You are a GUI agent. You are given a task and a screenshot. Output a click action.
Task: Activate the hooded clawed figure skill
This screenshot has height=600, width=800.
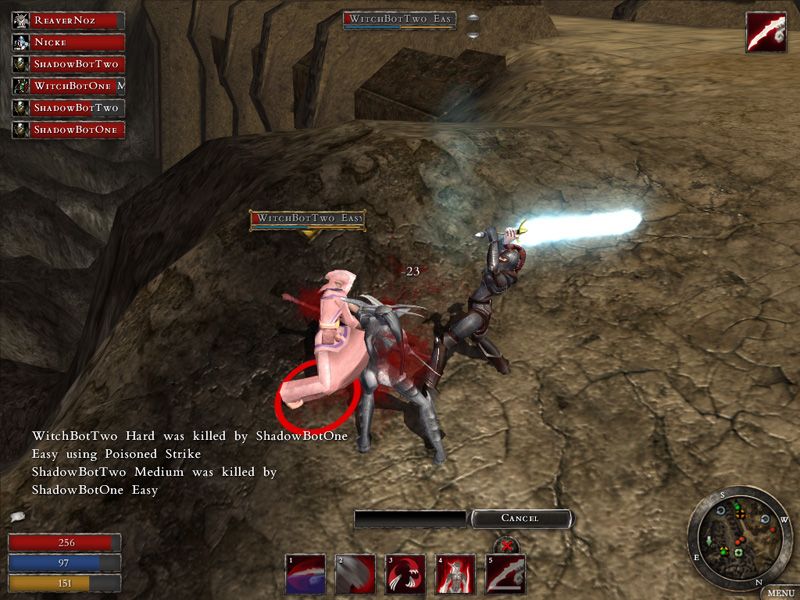click(x=405, y=575)
